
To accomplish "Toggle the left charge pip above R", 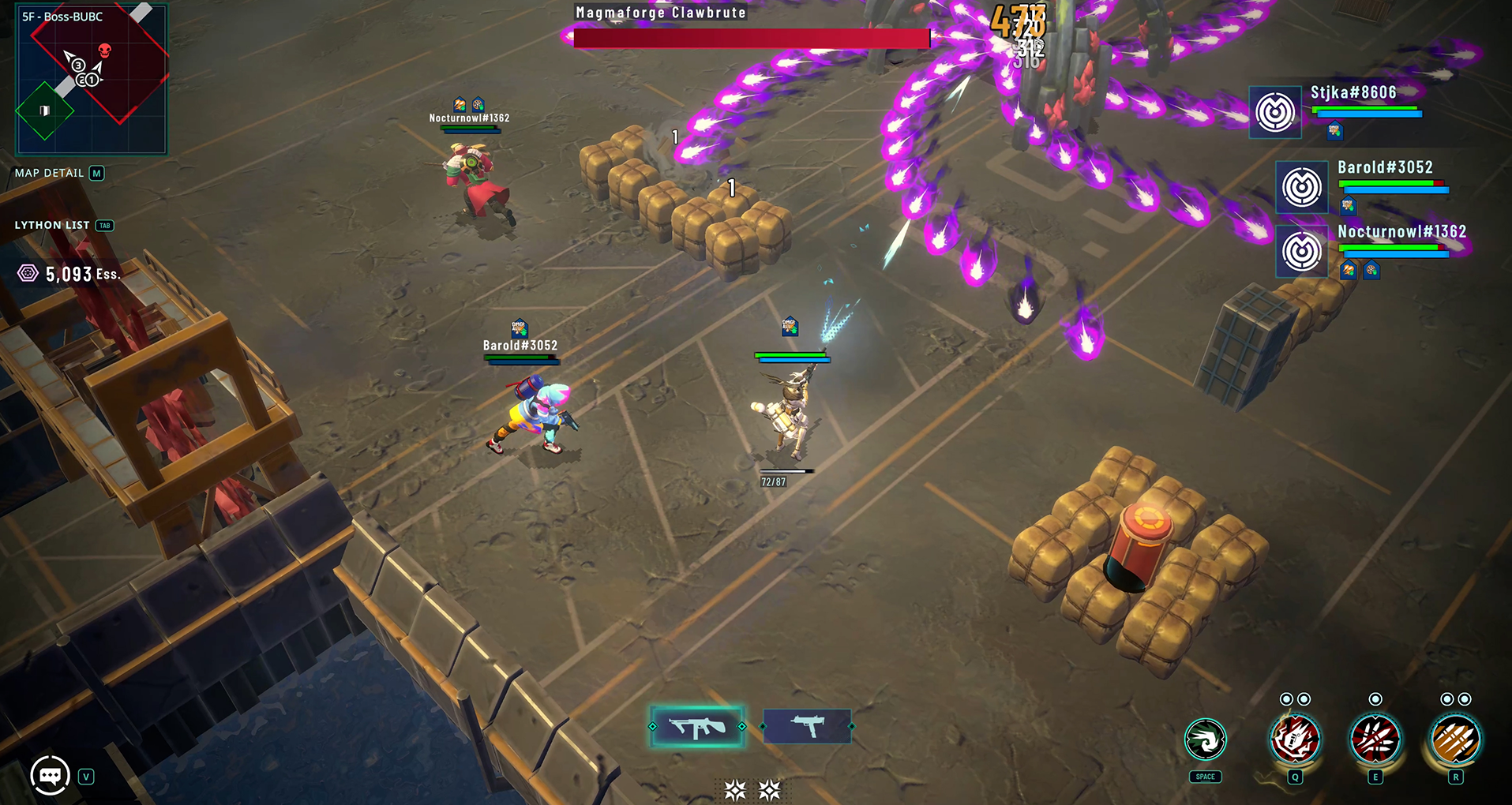I will pos(1447,698).
